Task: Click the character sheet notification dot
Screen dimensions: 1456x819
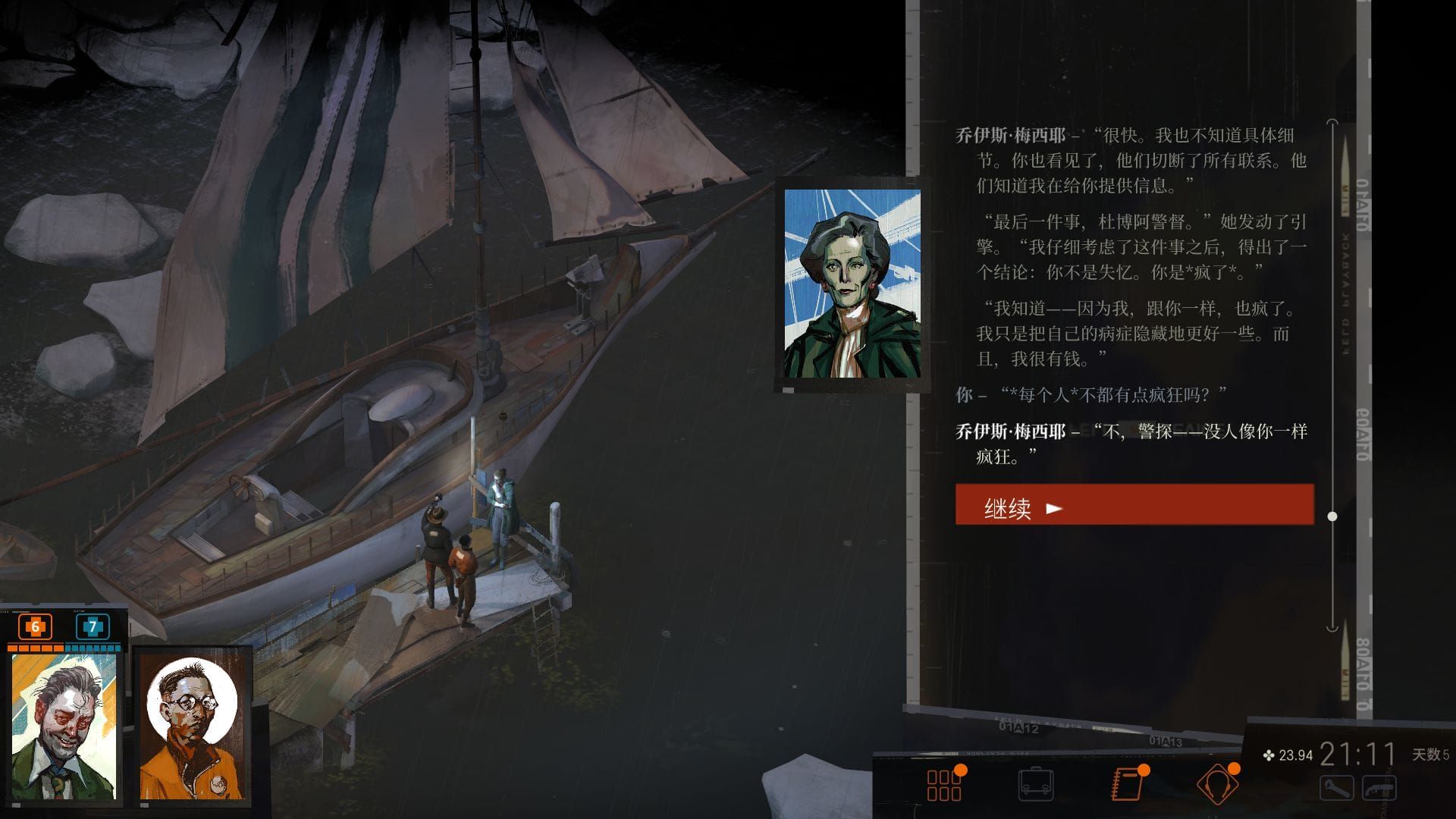Action: point(961,770)
